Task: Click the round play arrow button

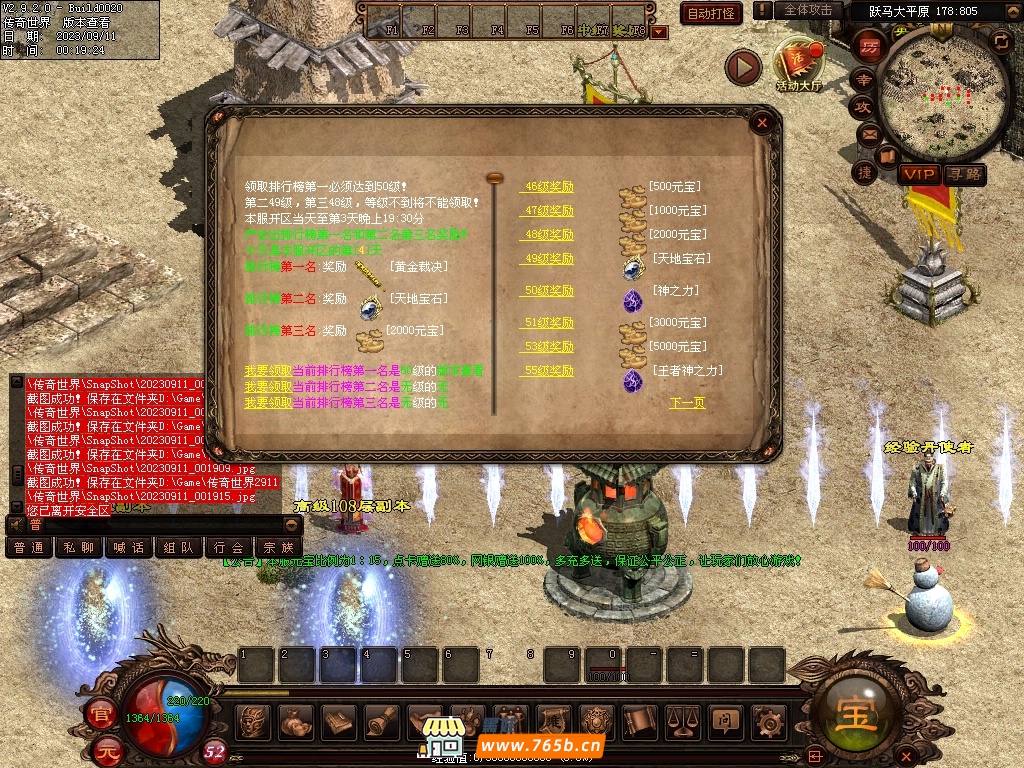Action: point(743,67)
